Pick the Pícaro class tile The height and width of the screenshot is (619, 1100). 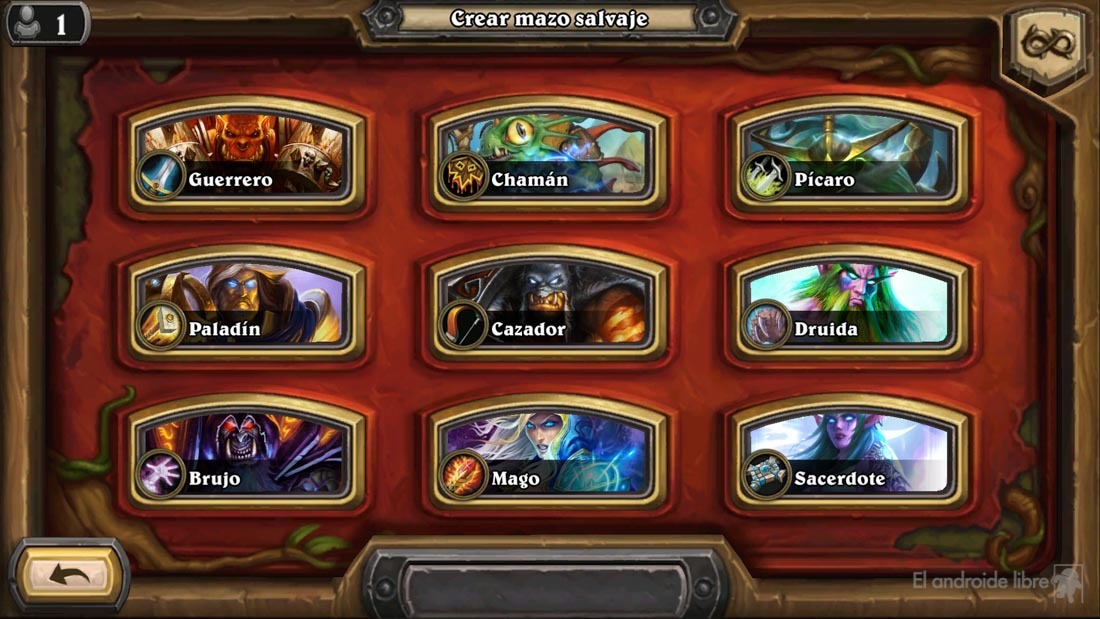[x=851, y=155]
